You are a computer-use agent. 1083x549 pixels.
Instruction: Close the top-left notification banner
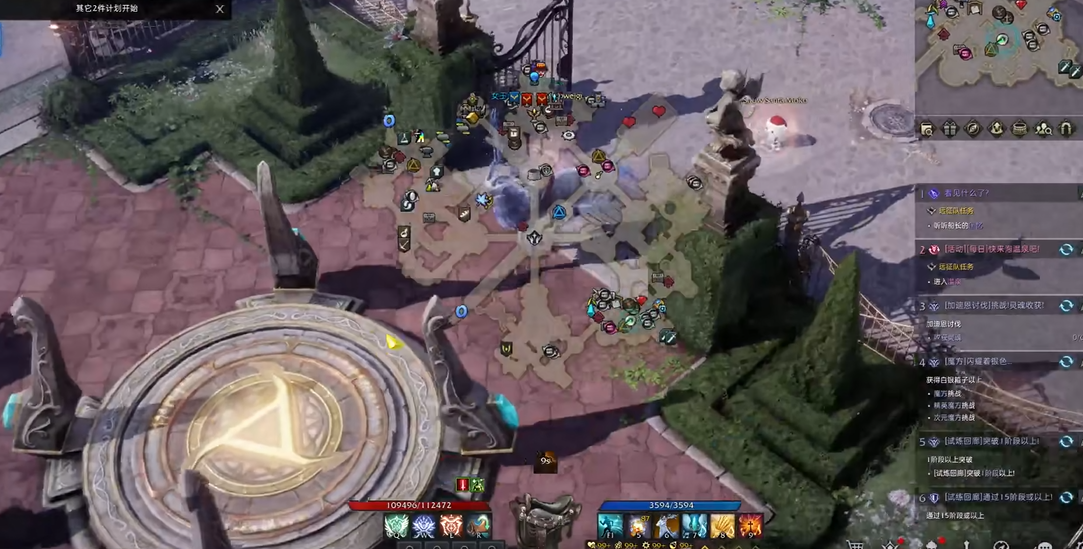click(220, 9)
